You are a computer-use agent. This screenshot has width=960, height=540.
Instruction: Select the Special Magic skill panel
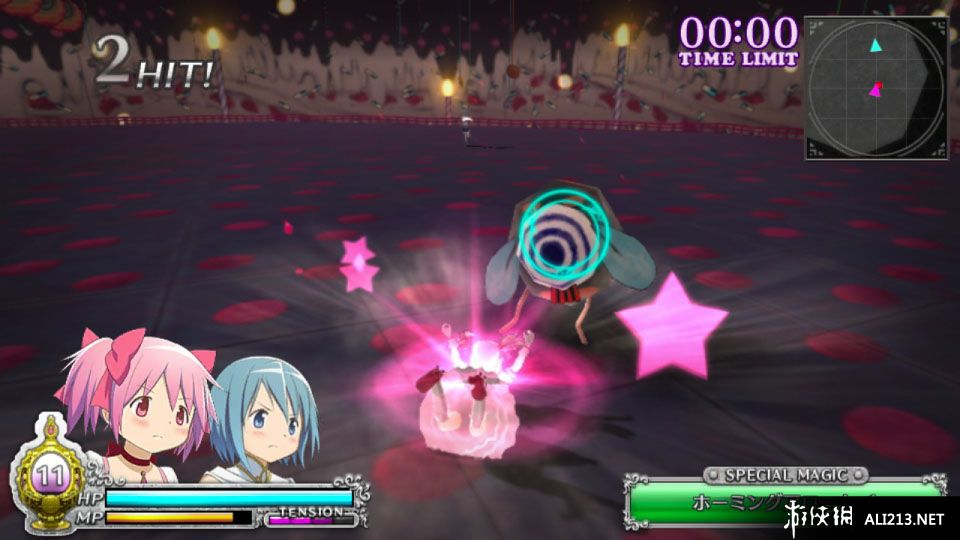pos(783,498)
